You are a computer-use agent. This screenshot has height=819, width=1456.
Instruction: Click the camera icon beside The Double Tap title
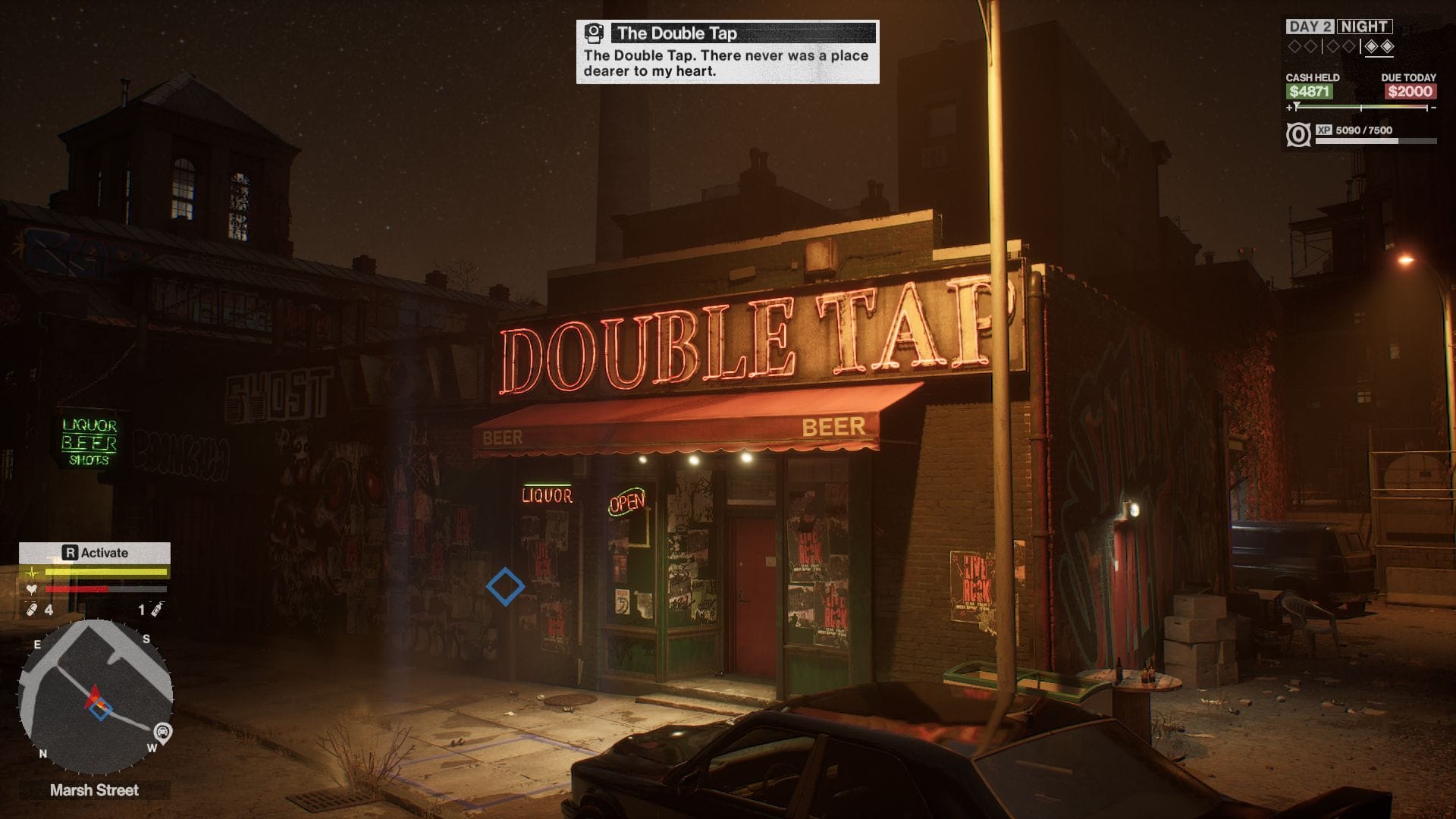coord(594,31)
